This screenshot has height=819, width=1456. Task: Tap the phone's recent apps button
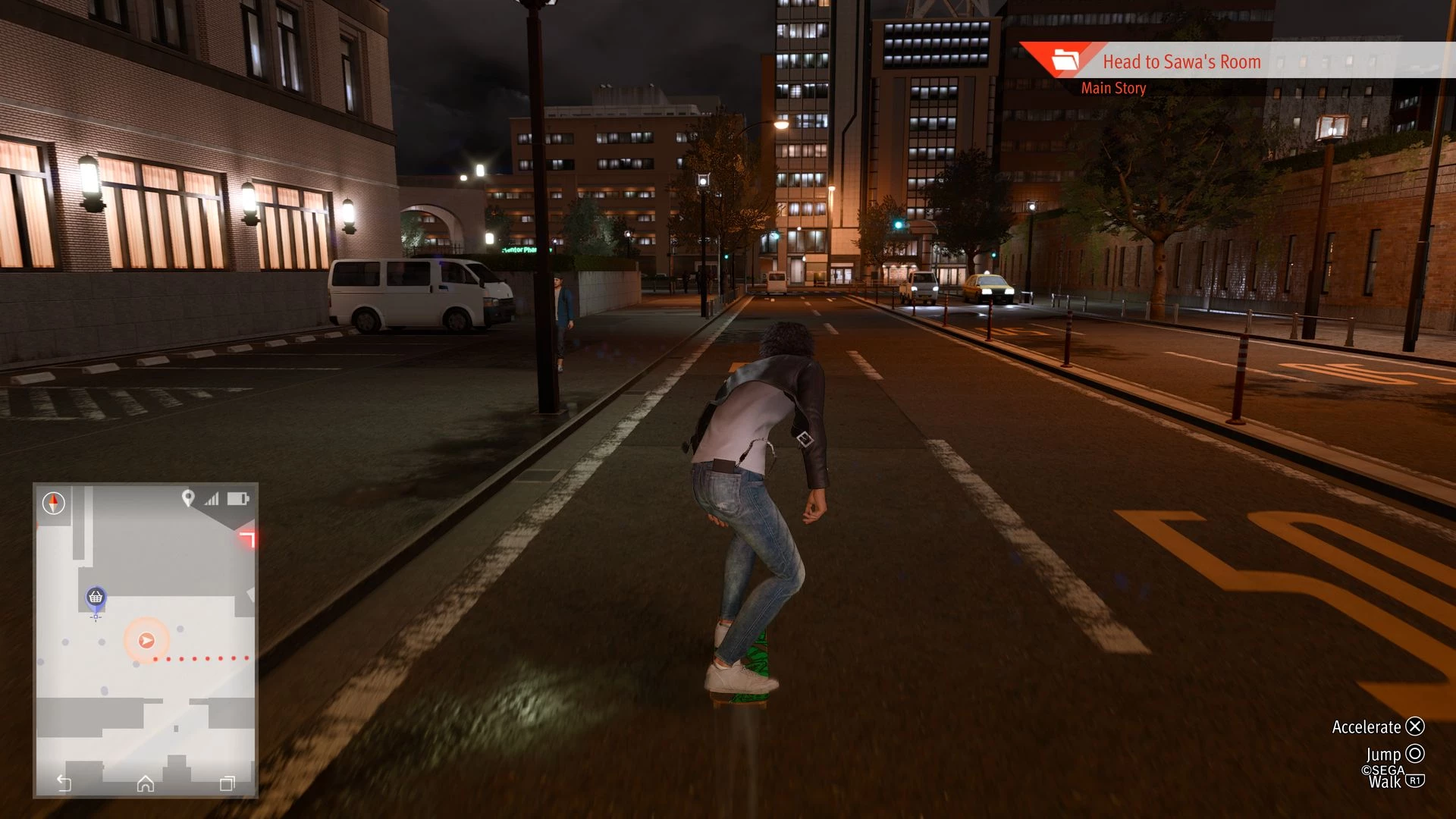tap(227, 783)
